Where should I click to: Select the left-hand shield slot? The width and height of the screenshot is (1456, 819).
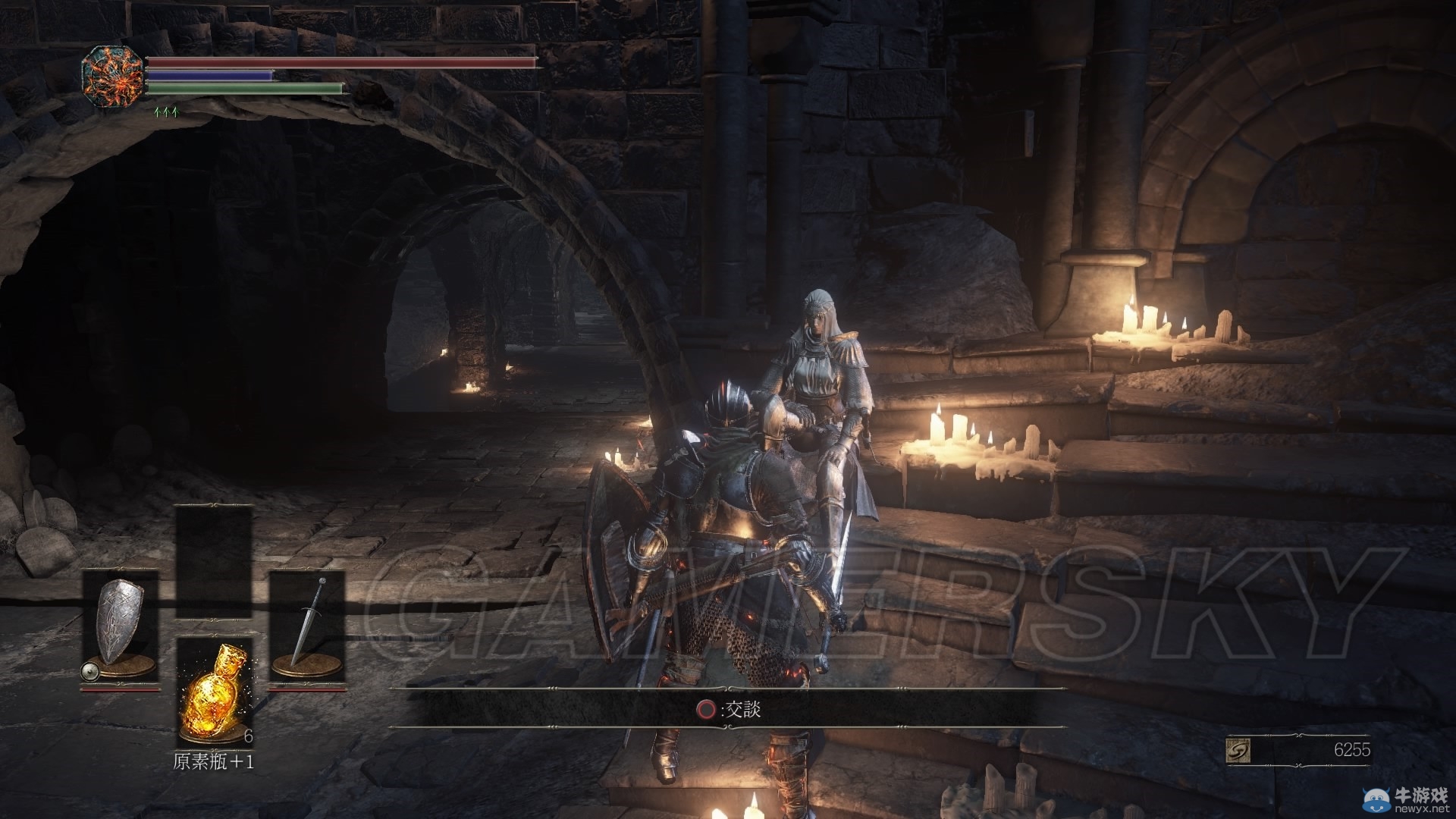click(120, 629)
